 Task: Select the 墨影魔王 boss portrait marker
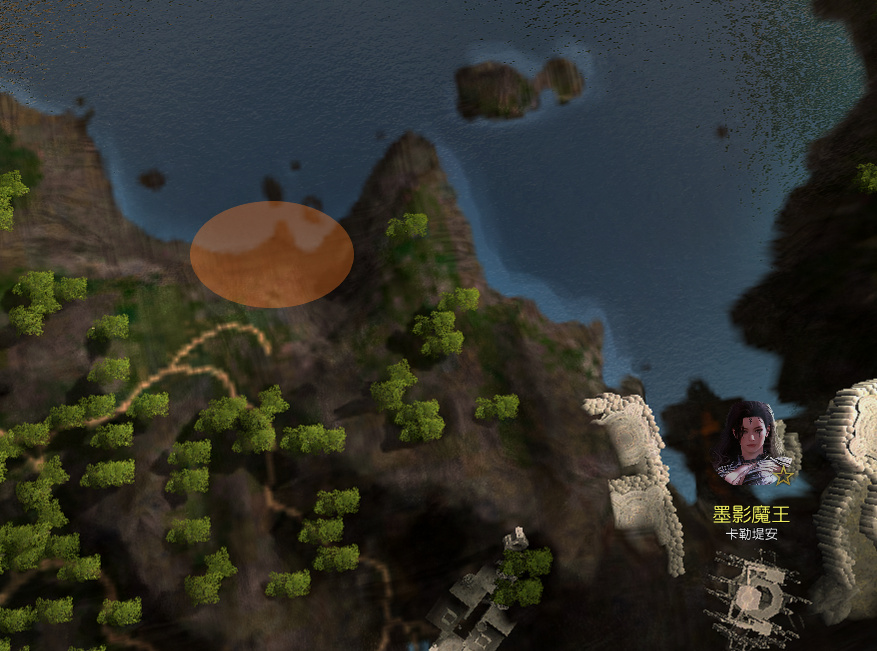(x=751, y=445)
